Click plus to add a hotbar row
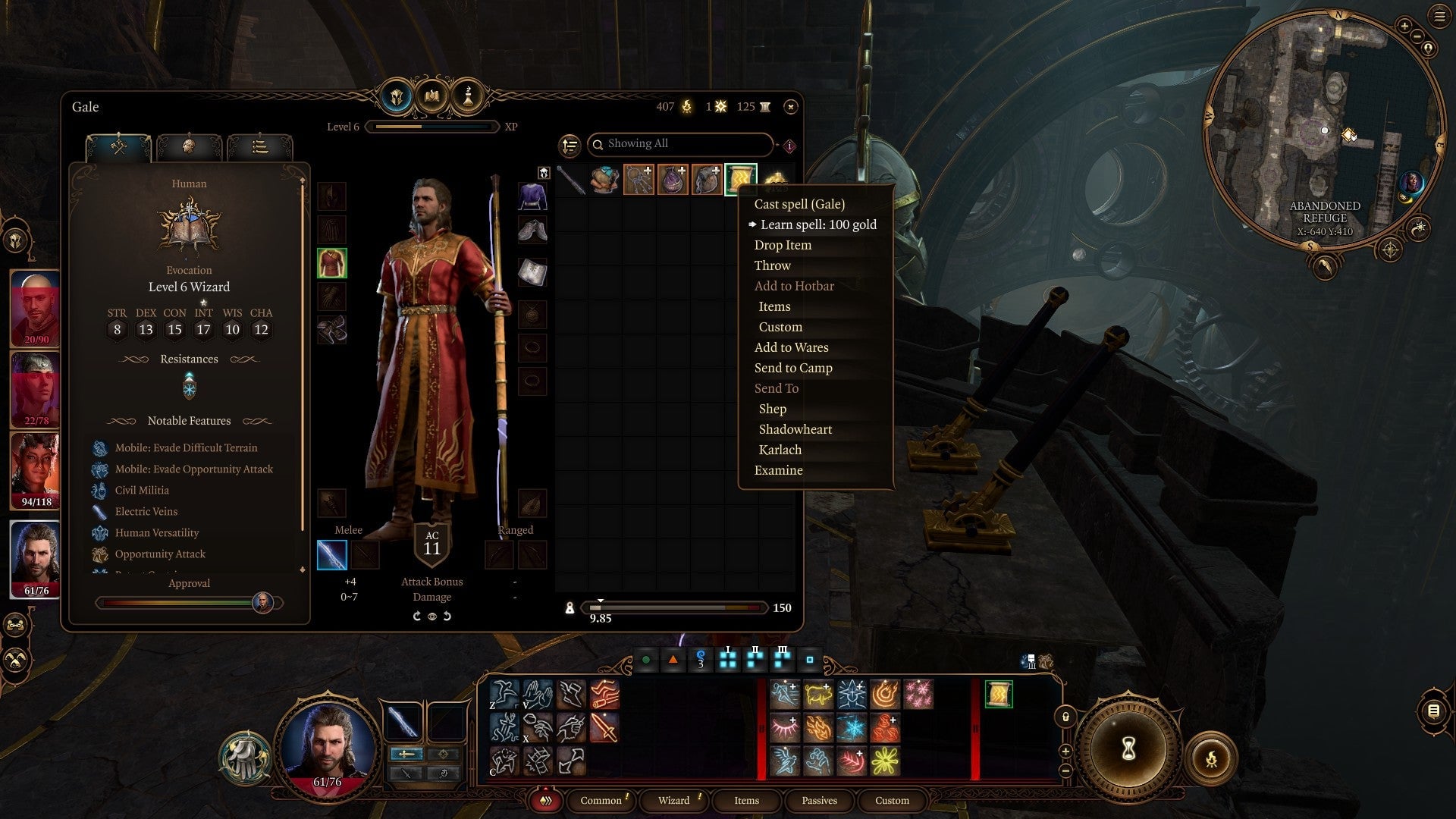The height and width of the screenshot is (819, 1456). point(1066,752)
